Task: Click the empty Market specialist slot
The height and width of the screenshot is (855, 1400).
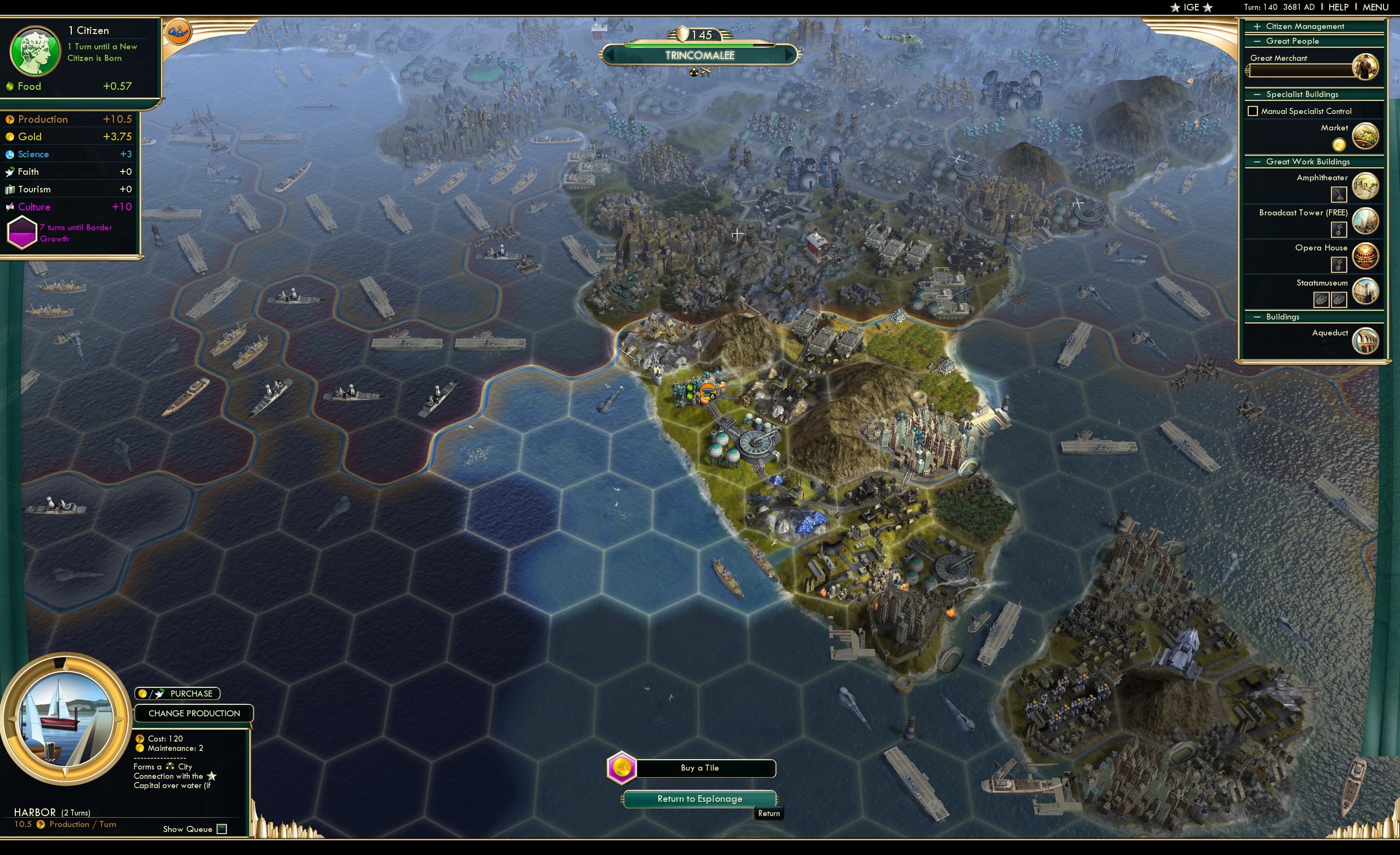Action: pos(1339,145)
